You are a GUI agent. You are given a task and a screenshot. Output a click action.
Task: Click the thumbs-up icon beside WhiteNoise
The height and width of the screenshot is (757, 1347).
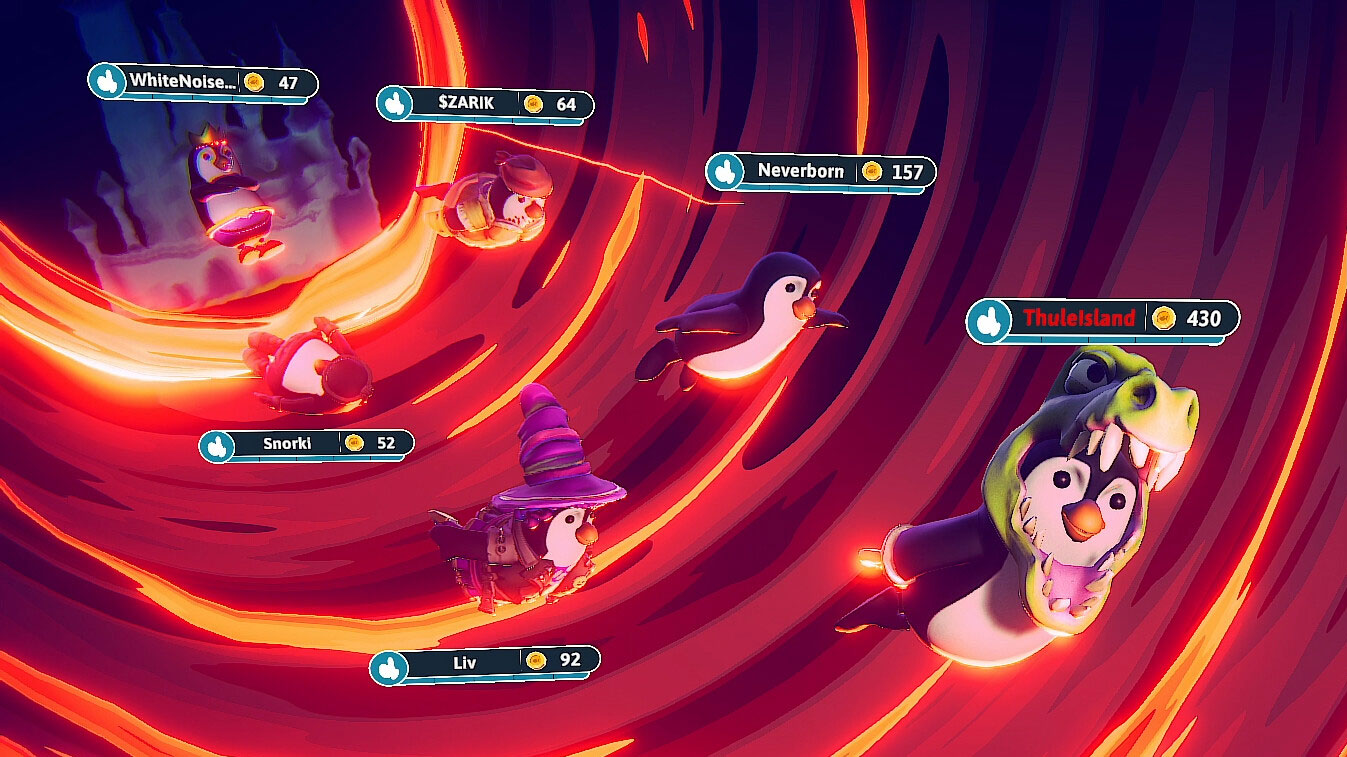click(106, 84)
